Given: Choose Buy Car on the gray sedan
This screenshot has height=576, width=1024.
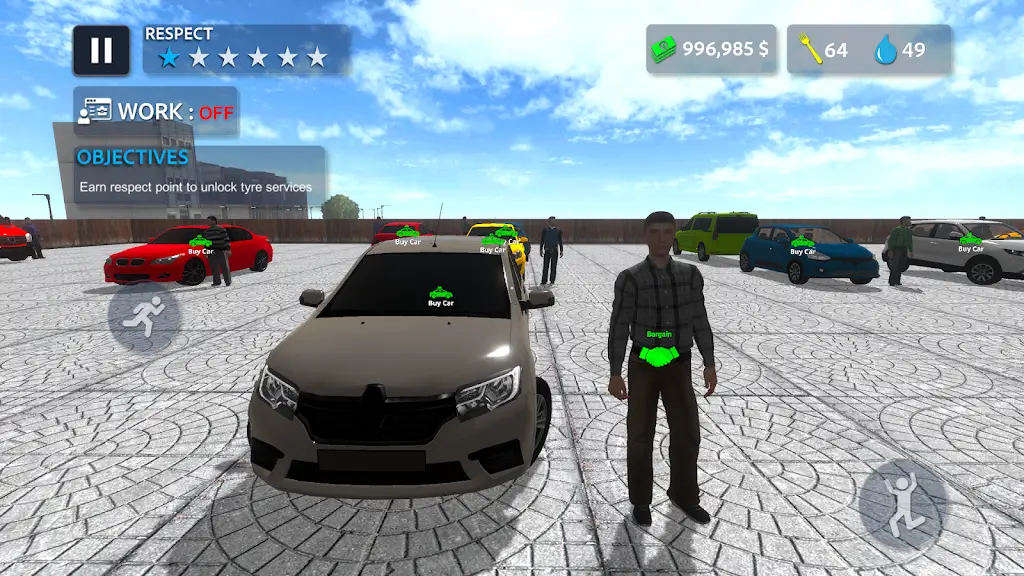Looking at the screenshot, I should pos(440,297).
